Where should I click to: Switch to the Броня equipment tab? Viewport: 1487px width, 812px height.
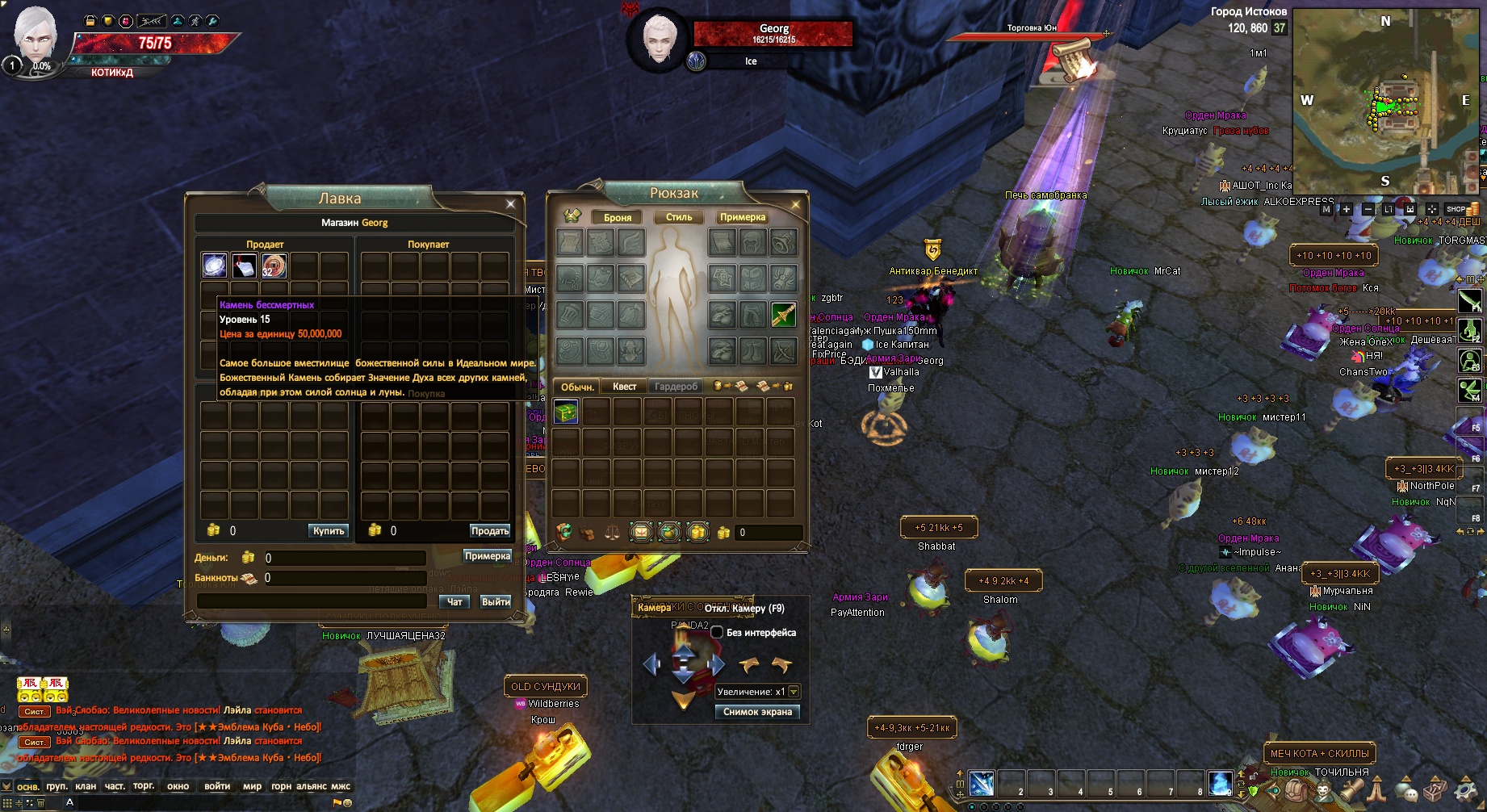[x=618, y=217]
